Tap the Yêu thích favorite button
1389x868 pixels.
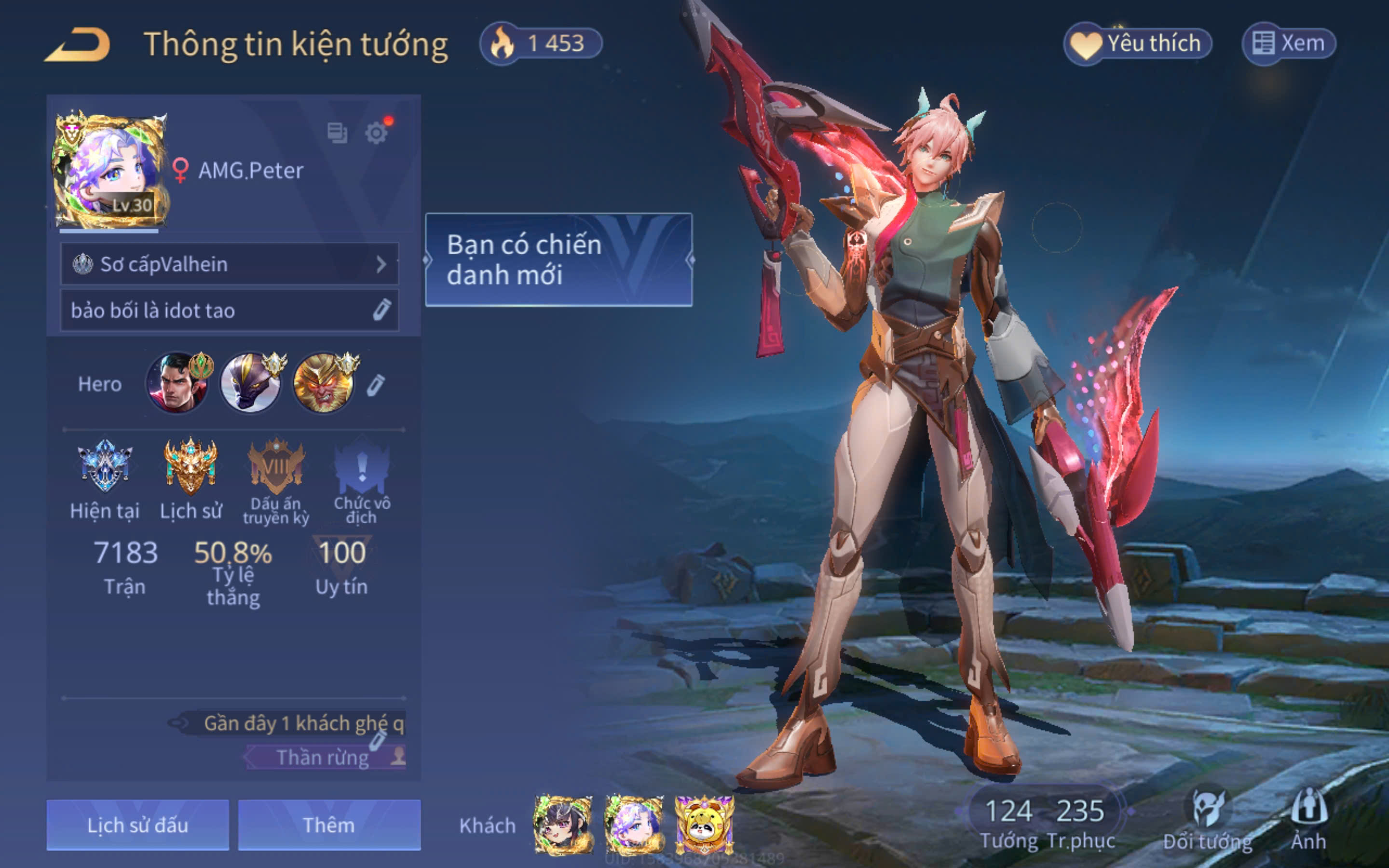[1138, 43]
